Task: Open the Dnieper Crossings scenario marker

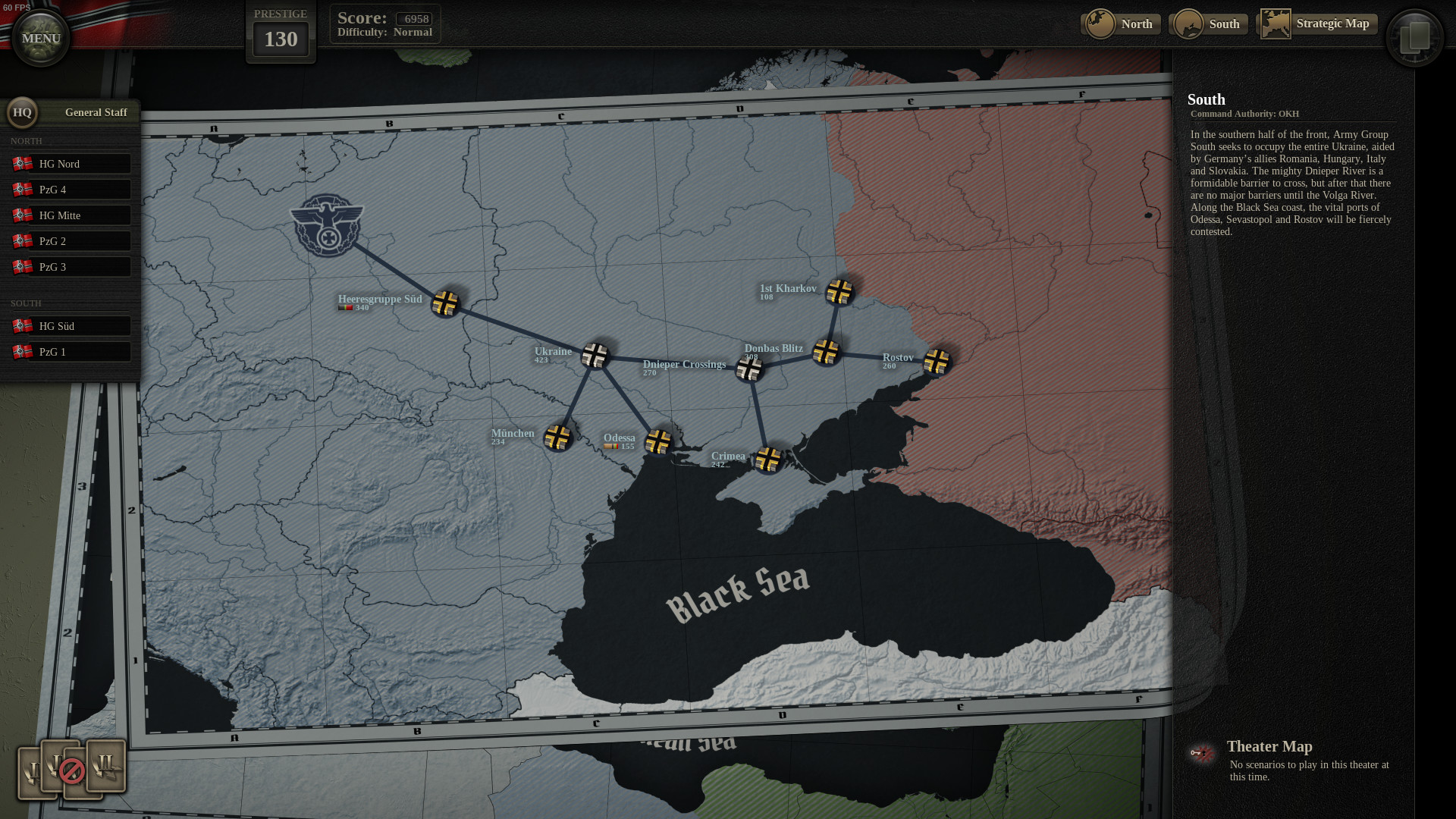Action: click(x=749, y=368)
